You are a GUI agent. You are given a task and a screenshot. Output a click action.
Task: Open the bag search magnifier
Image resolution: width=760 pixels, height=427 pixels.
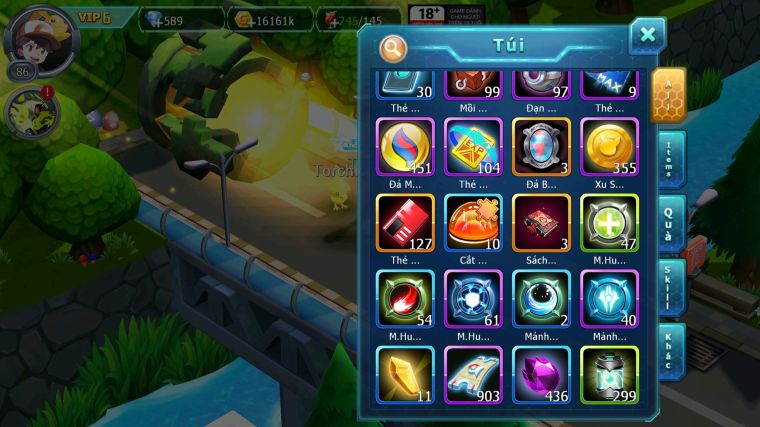(393, 47)
